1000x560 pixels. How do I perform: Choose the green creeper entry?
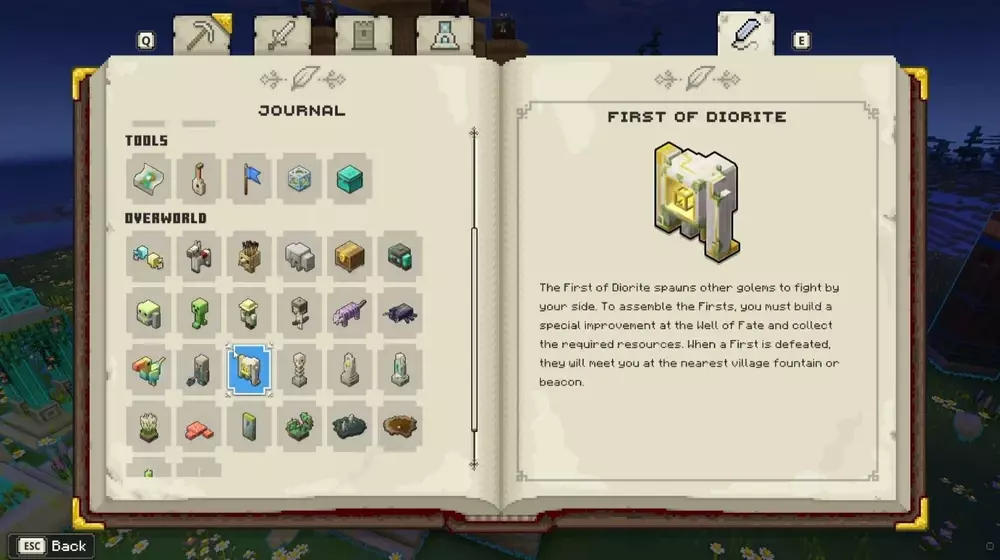click(198, 313)
